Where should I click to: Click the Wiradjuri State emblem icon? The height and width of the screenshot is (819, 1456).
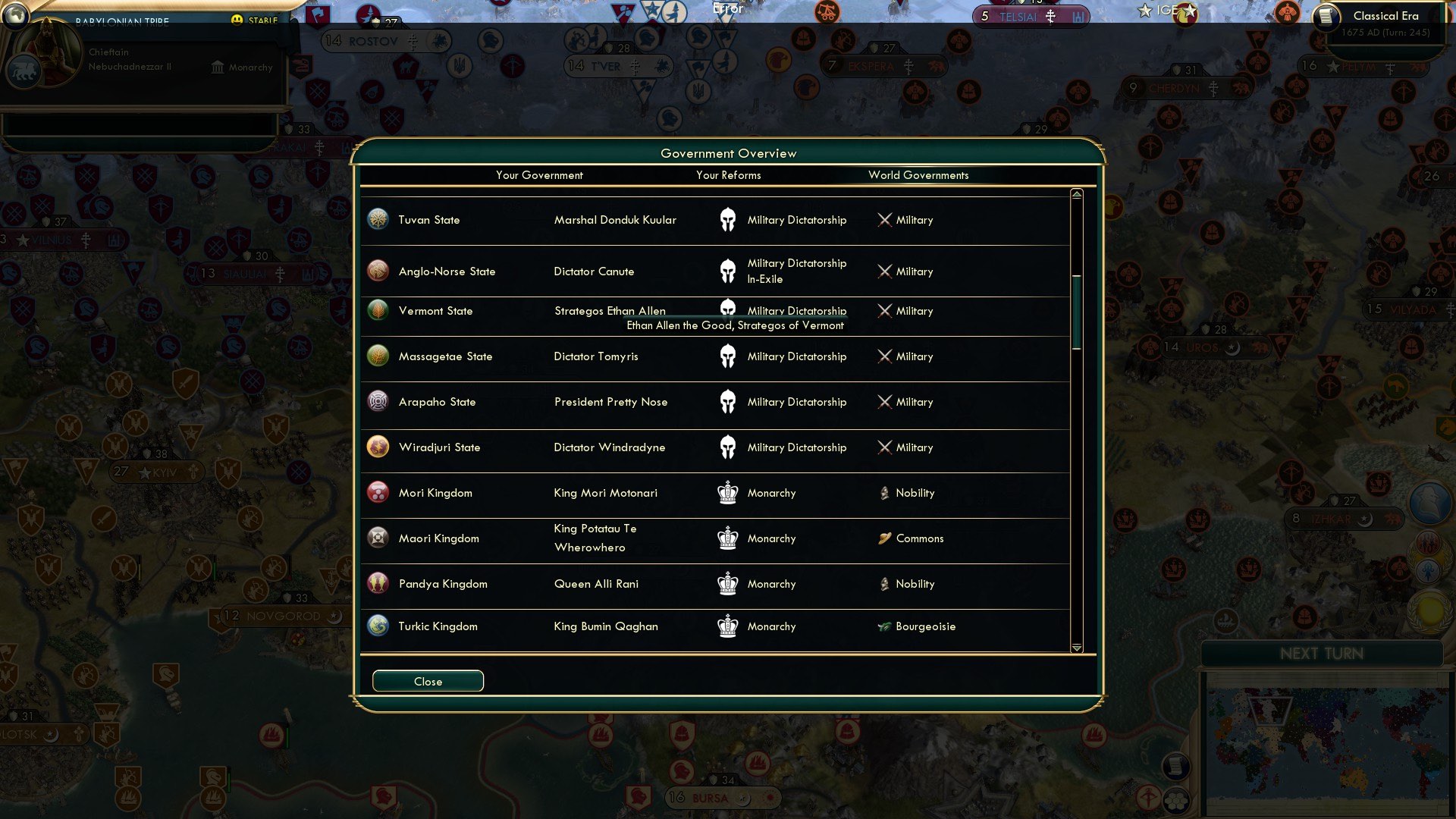(x=378, y=447)
